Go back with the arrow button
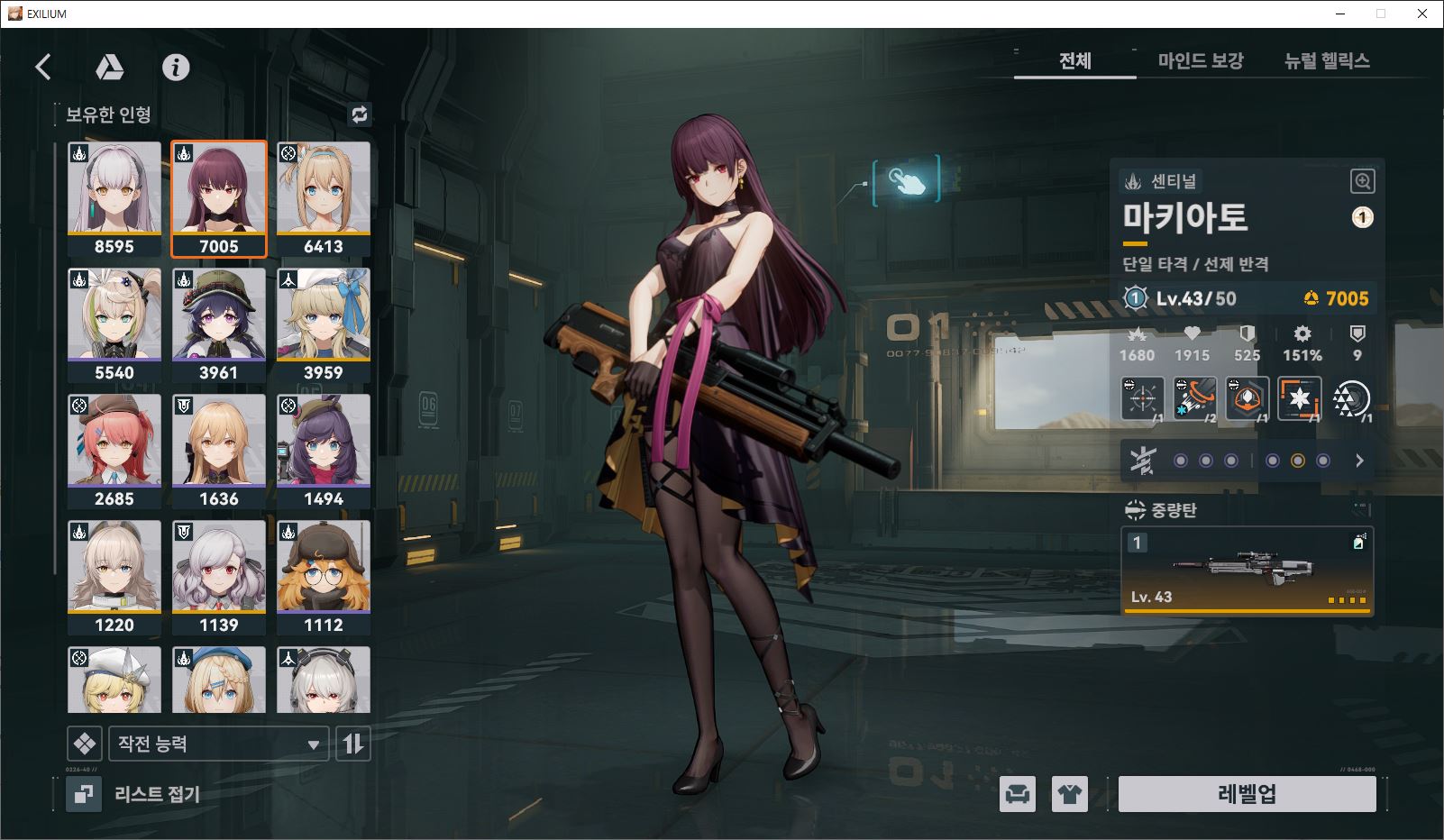This screenshot has width=1444, height=840. [x=43, y=67]
